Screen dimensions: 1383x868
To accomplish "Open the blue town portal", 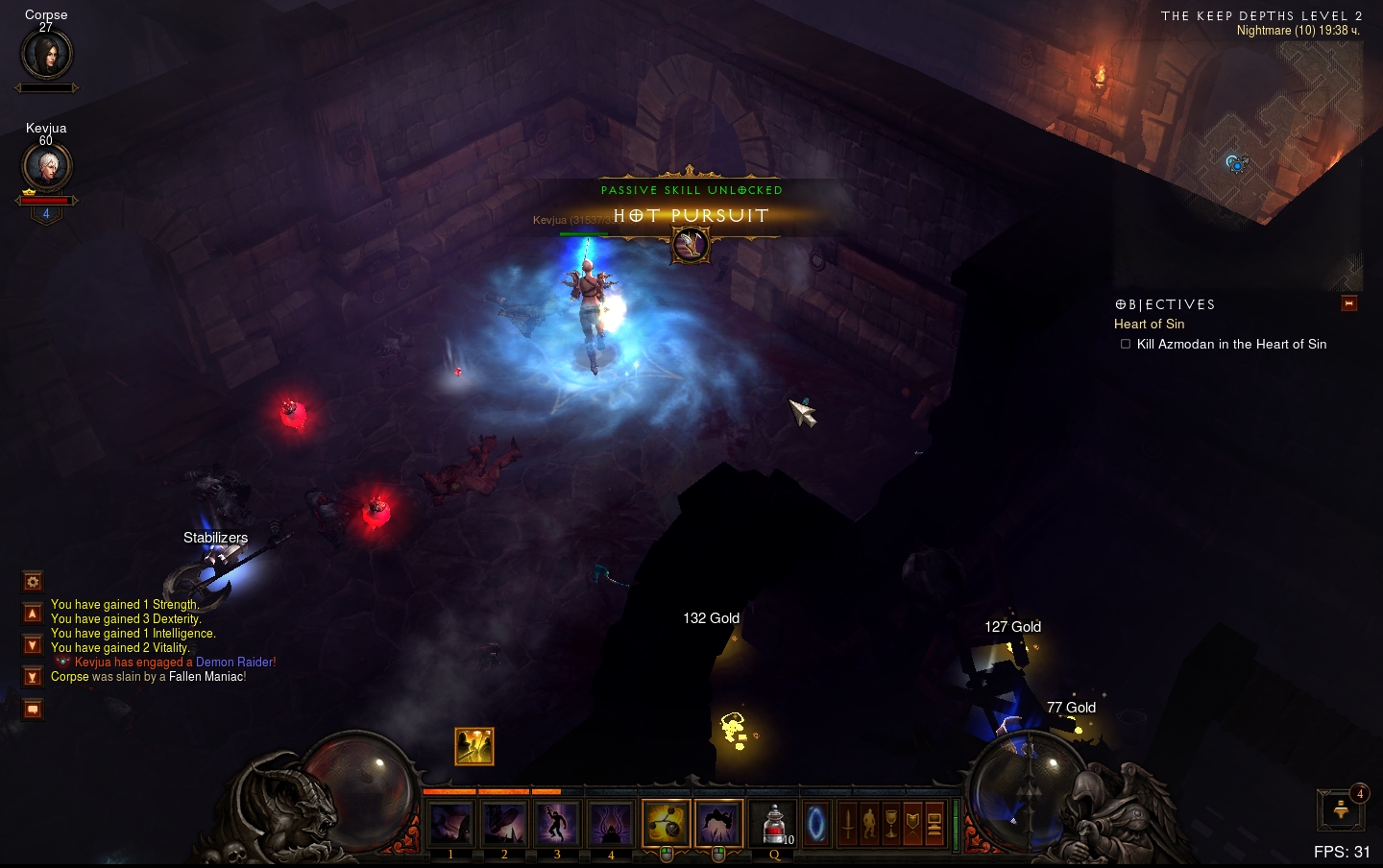I will [x=816, y=824].
